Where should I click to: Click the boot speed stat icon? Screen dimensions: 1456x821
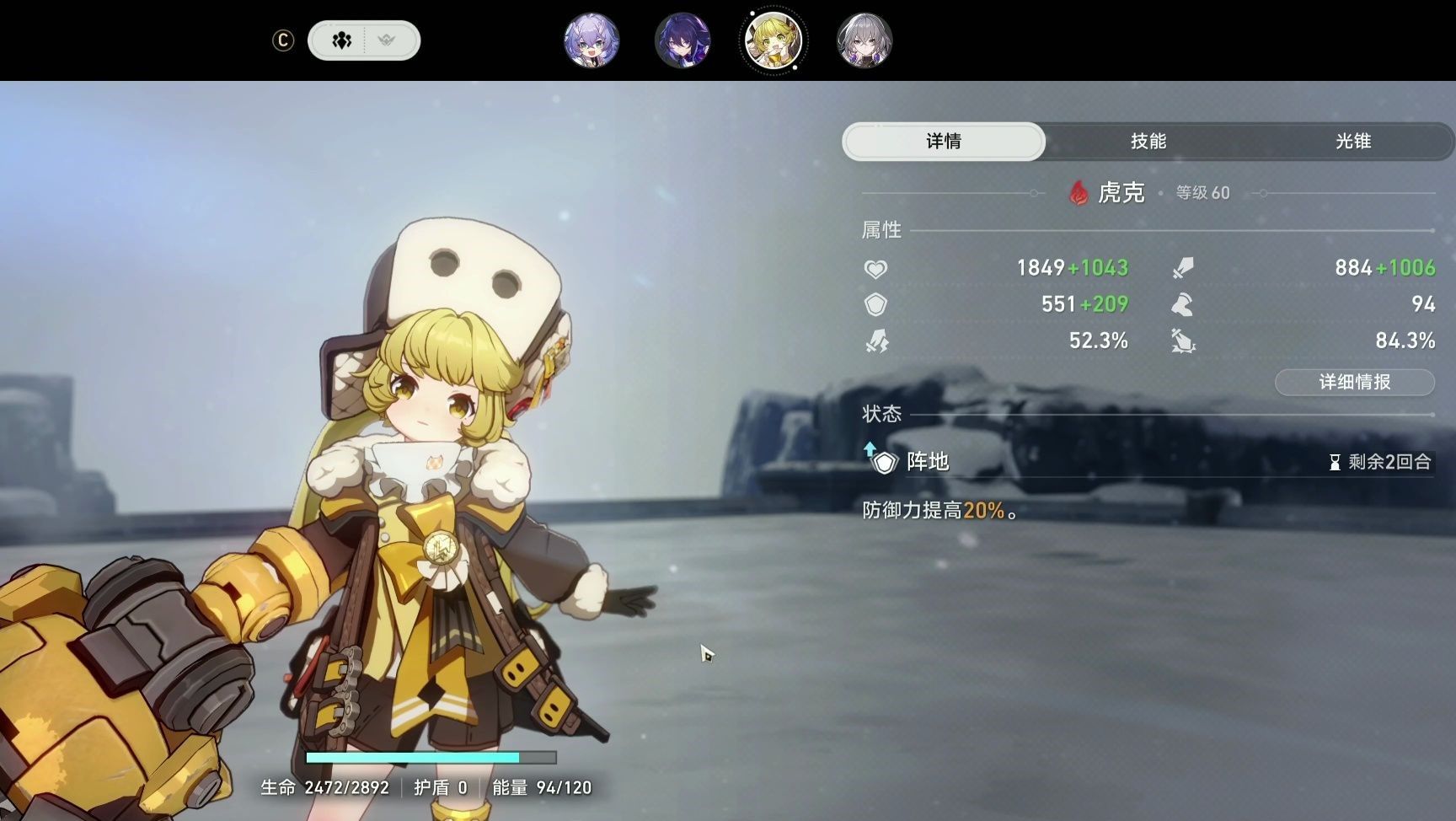(1184, 303)
